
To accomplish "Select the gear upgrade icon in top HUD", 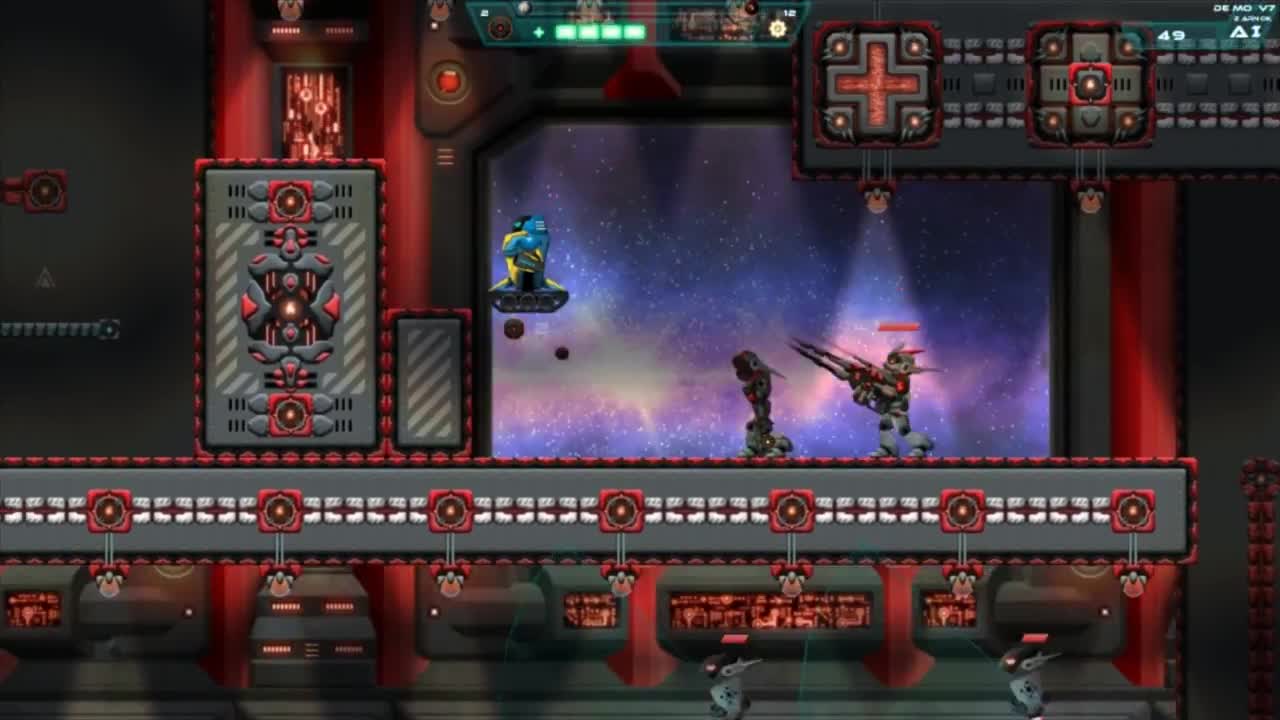I will (x=777, y=30).
